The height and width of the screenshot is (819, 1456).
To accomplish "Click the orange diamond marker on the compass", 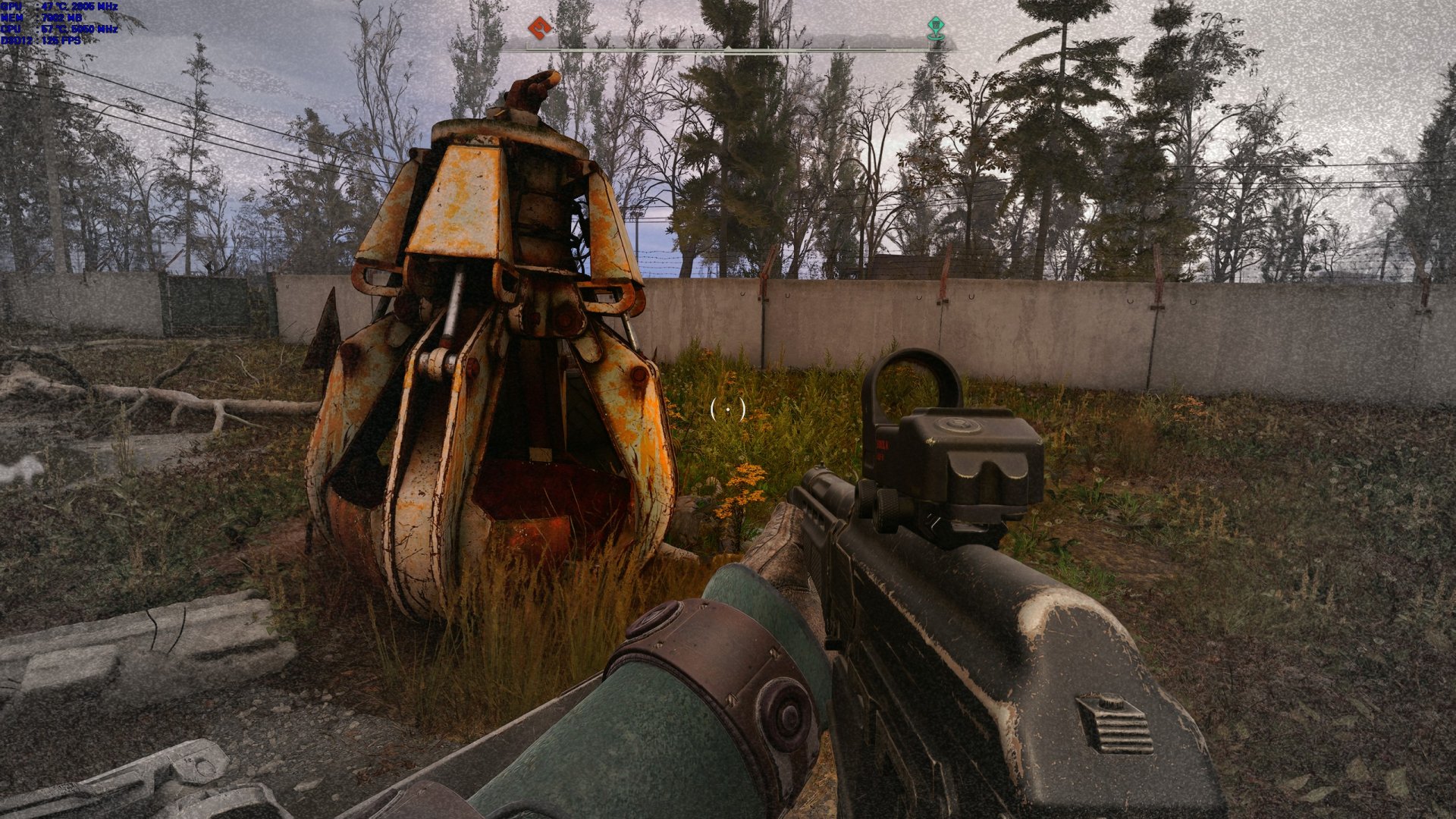I will pos(539,28).
